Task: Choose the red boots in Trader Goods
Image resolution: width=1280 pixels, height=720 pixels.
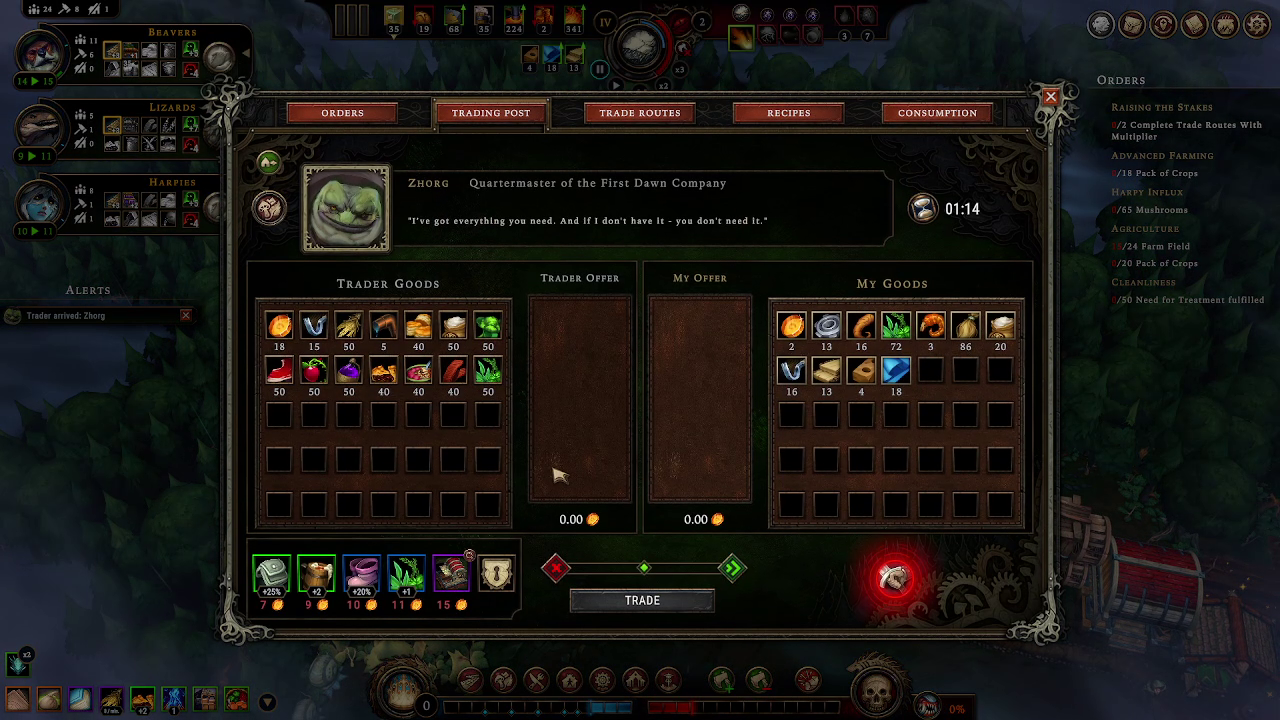Action: click(279, 371)
